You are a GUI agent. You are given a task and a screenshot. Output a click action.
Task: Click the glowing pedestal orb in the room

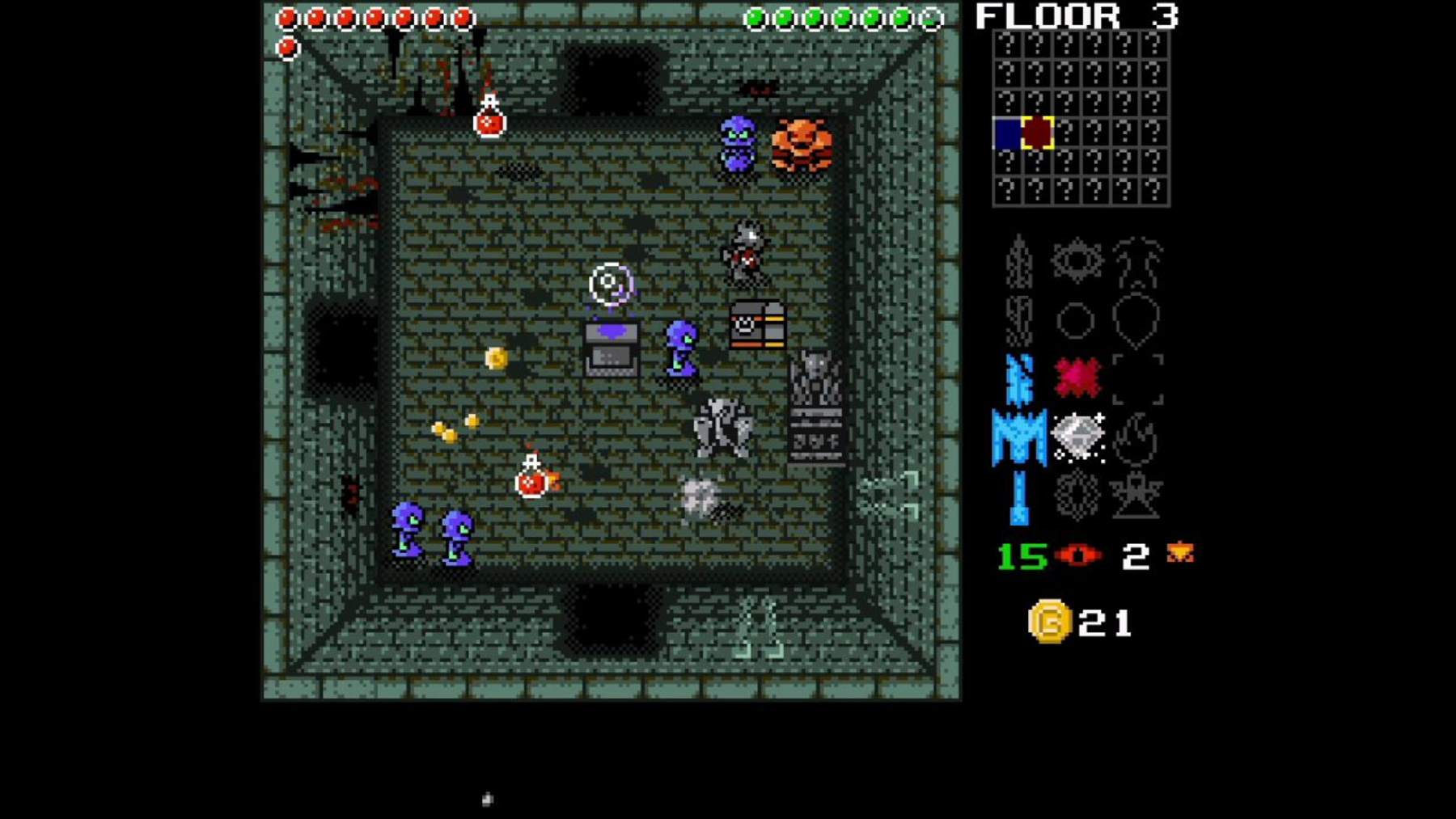[x=610, y=283]
